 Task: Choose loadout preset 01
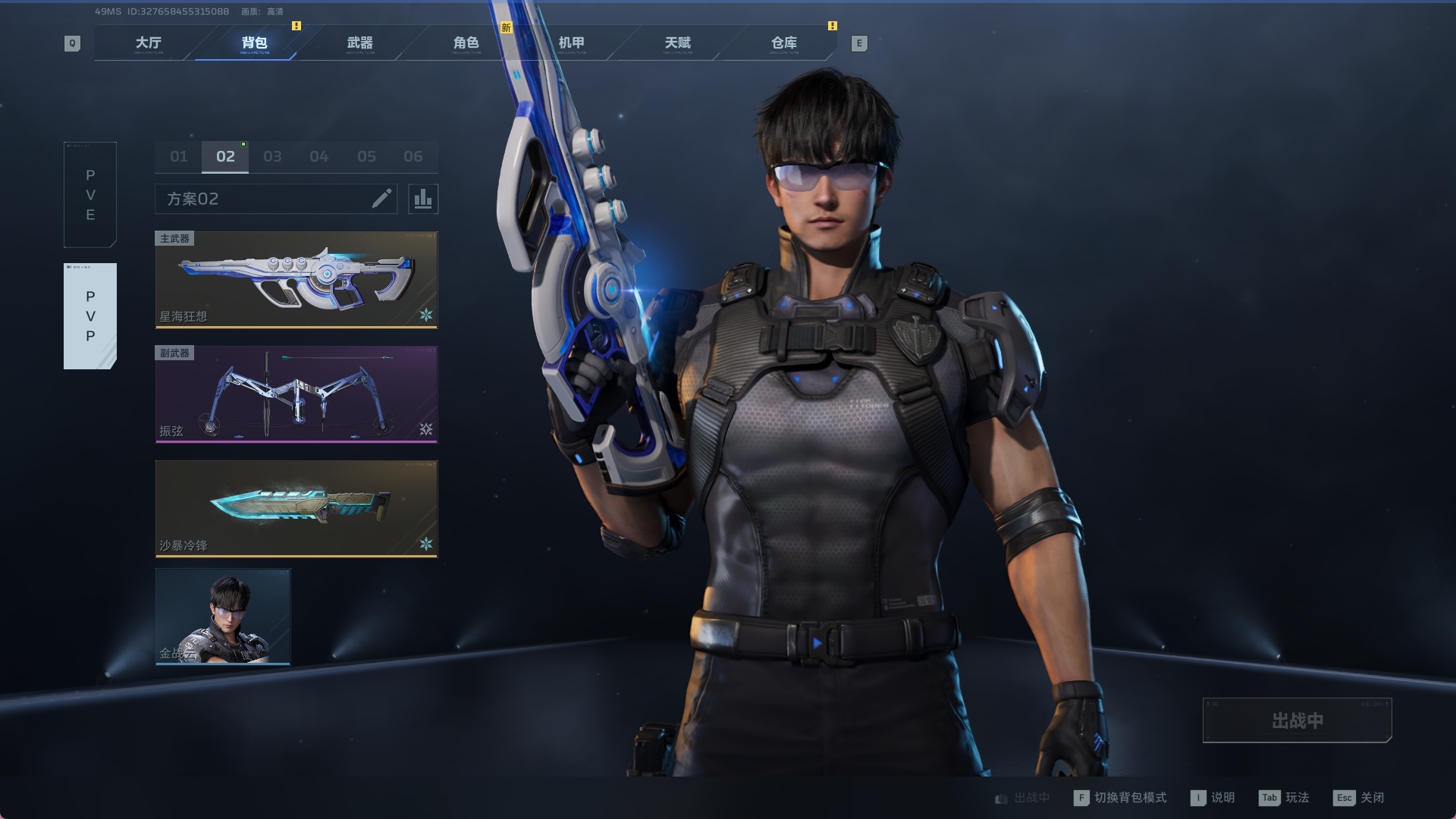[x=179, y=157]
